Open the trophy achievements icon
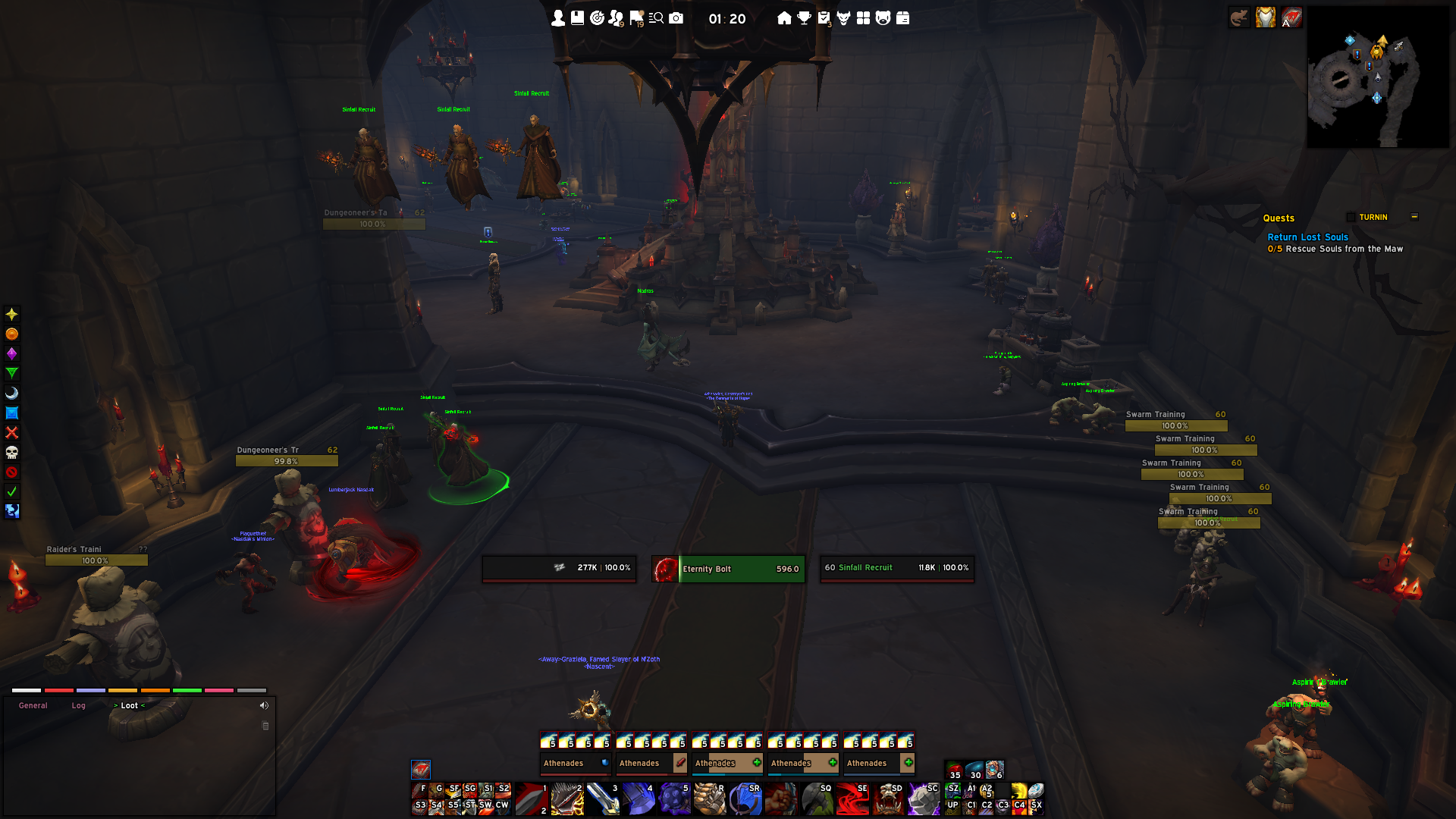 804,18
